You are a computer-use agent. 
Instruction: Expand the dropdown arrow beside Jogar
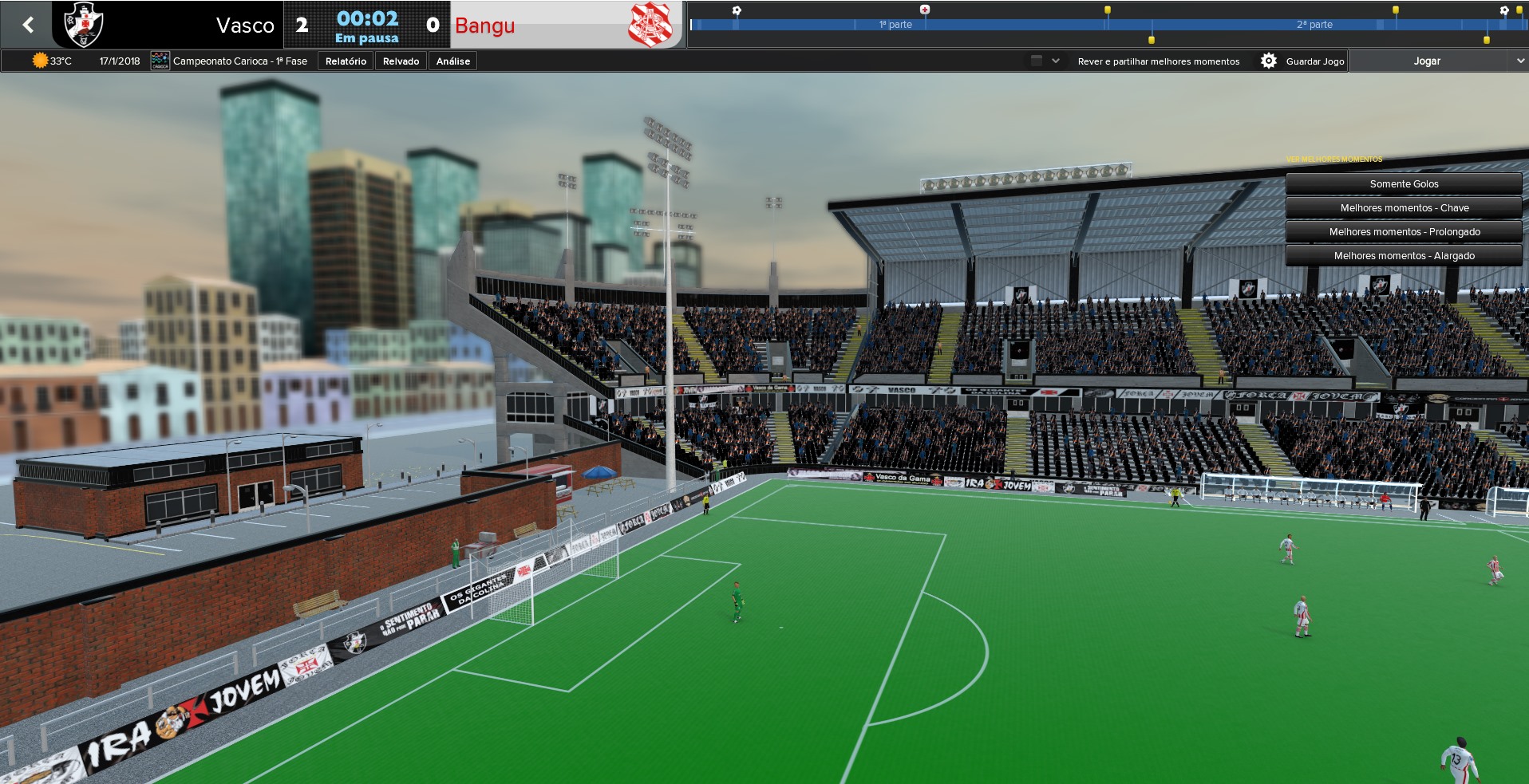click(x=1519, y=61)
